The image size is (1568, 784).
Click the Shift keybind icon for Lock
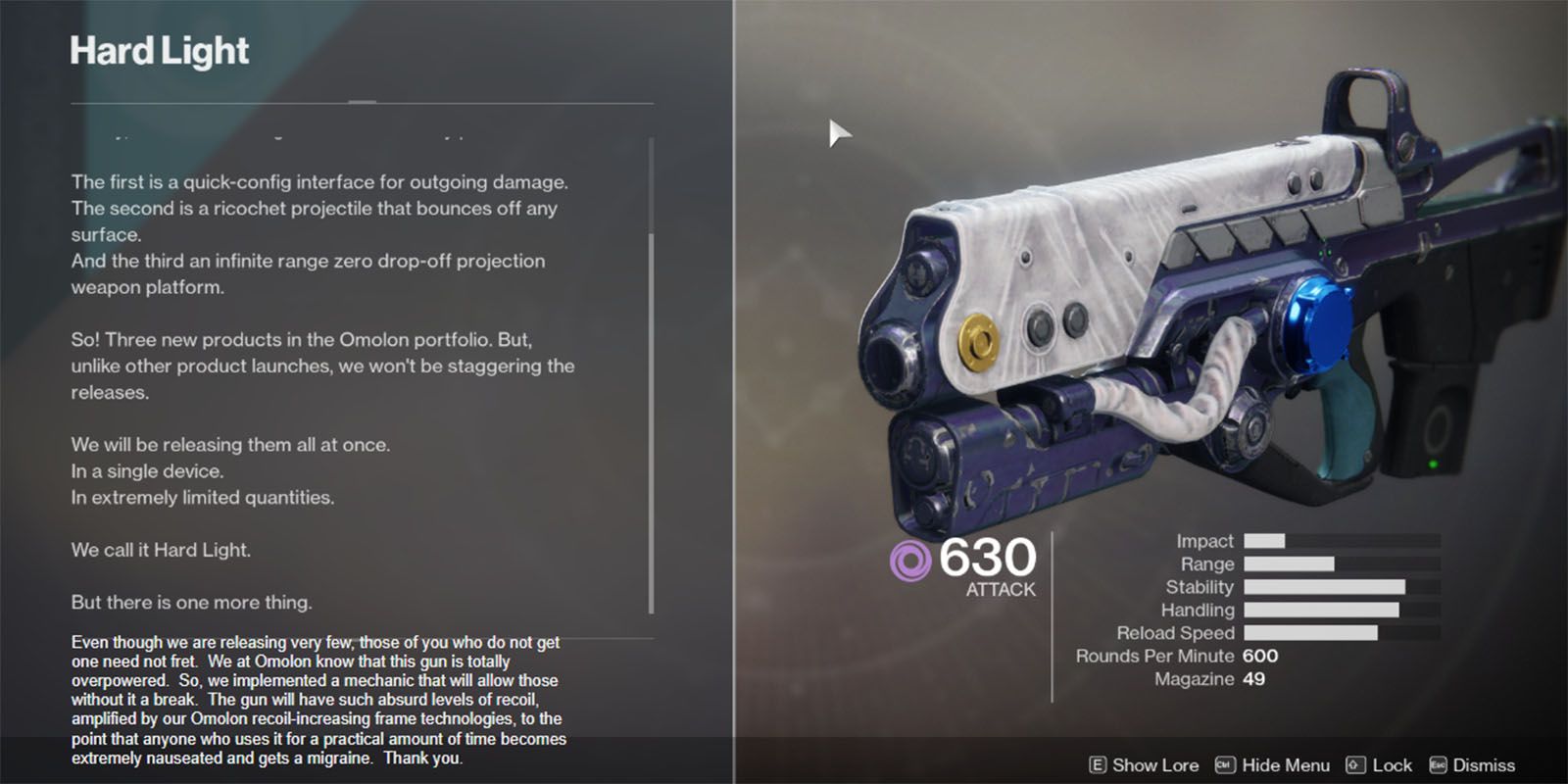coord(1355,764)
